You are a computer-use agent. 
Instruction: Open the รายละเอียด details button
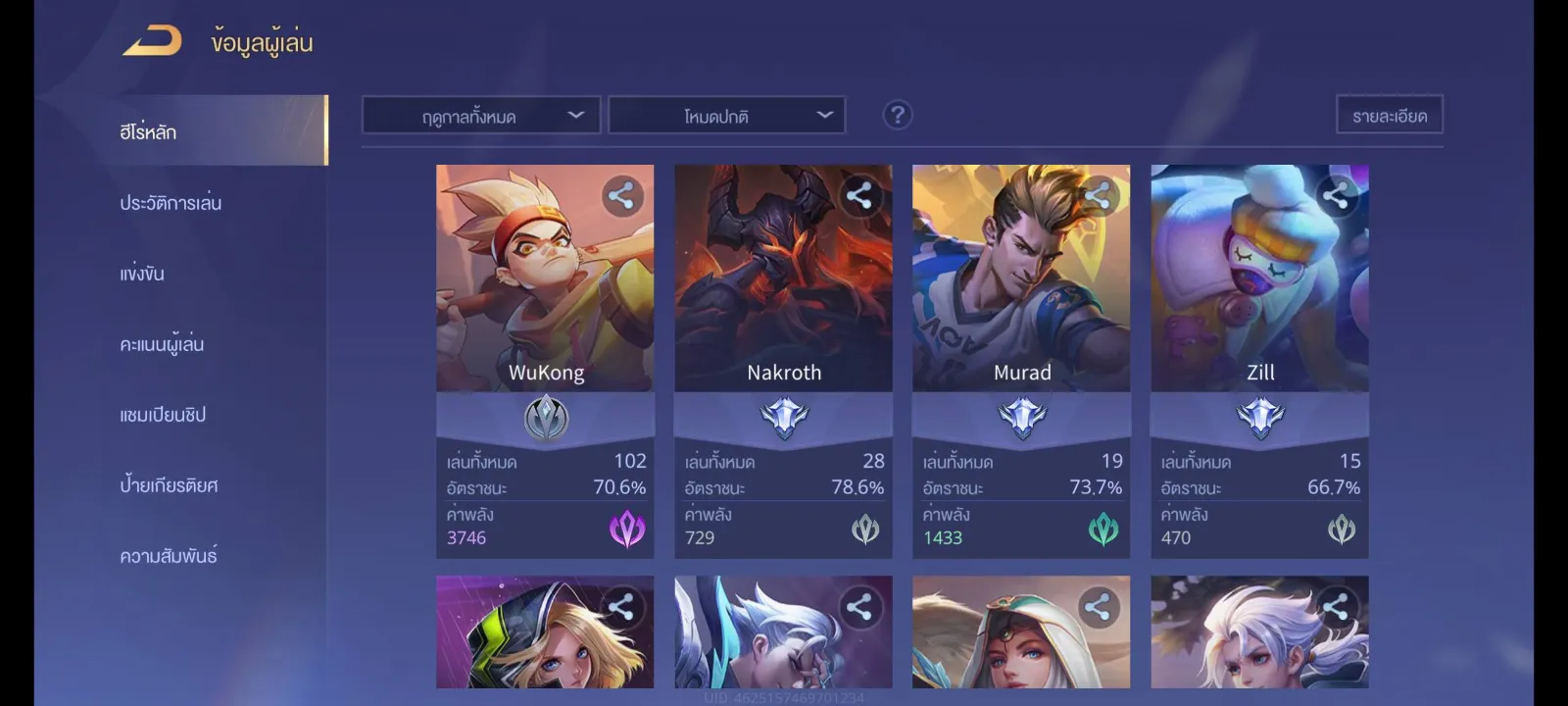[1389, 115]
